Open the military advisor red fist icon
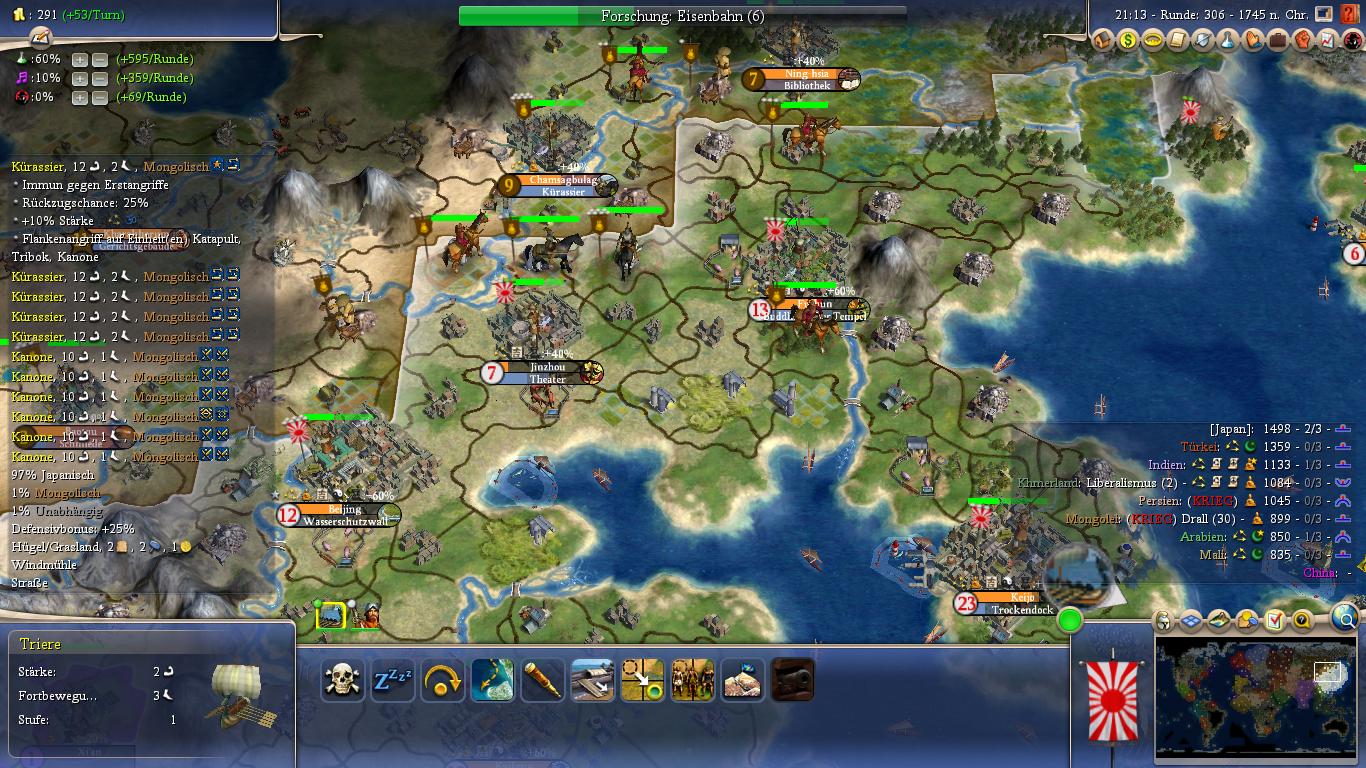The image size is (1366, 768). (x=1303, y=41)
